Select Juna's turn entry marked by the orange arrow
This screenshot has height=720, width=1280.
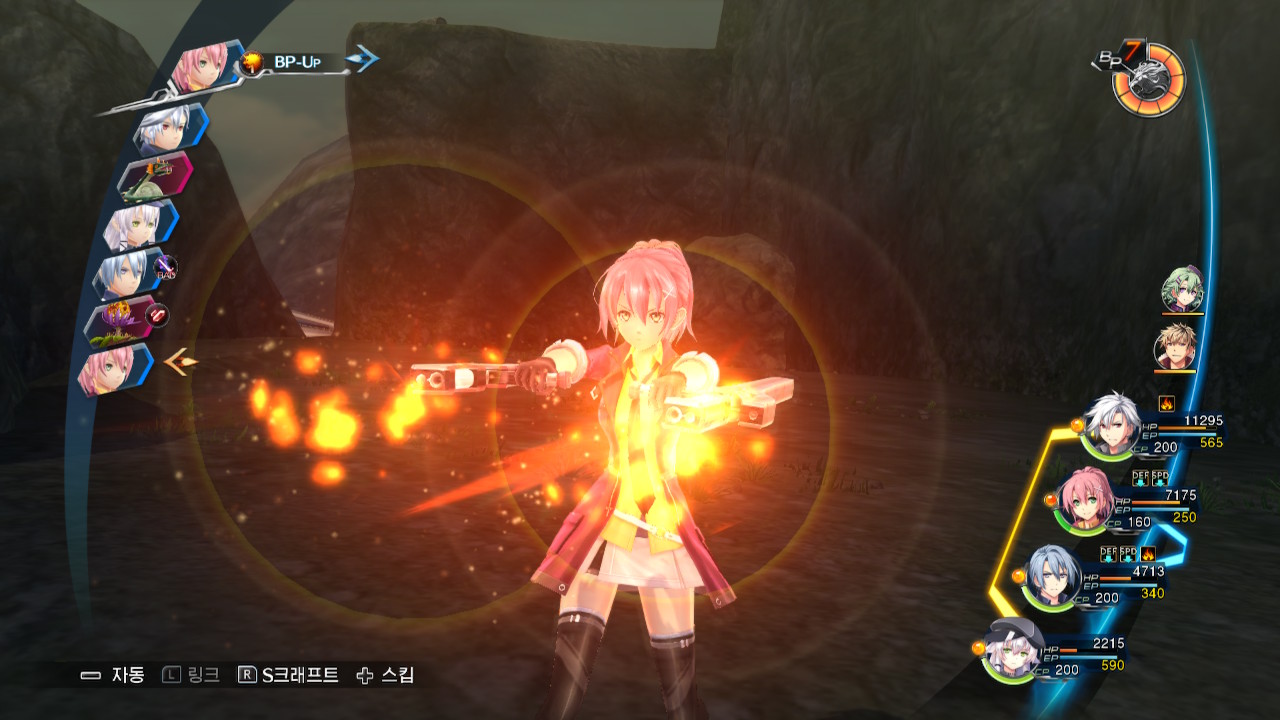(109, 368)
